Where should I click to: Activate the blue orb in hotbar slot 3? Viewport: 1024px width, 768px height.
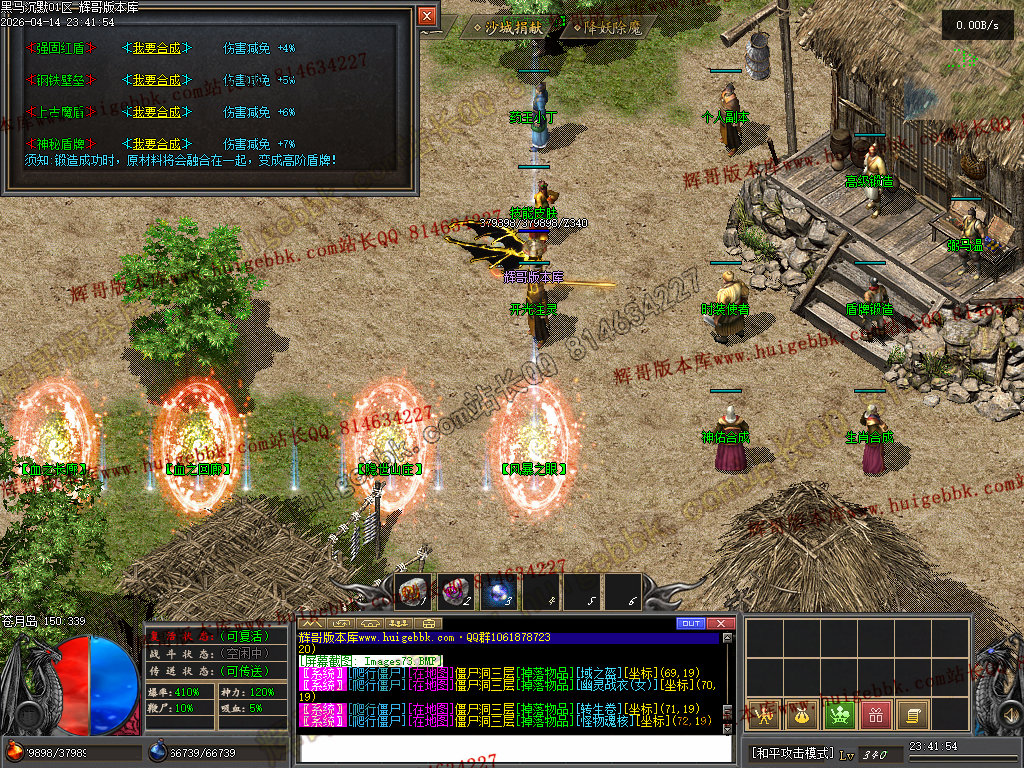click(498, 591)
